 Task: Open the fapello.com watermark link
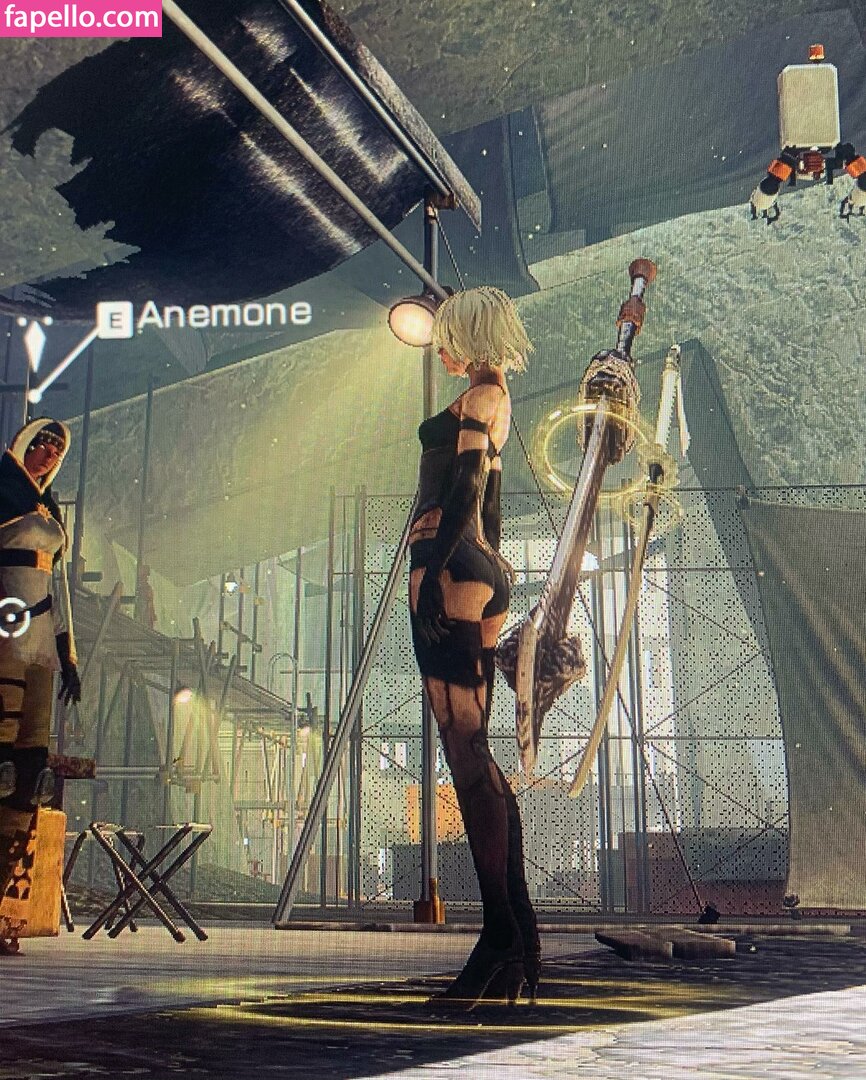click(x=80, y=17)
